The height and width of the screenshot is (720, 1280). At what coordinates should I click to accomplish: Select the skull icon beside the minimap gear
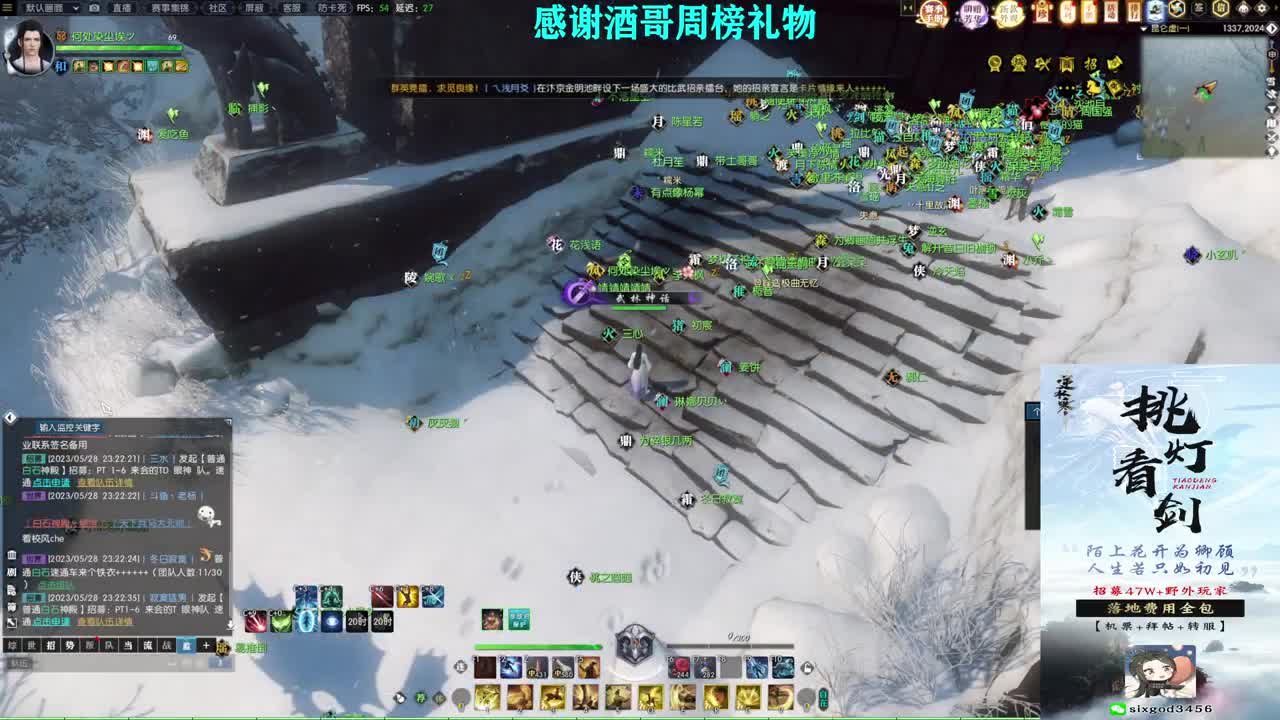point(1243,9)
